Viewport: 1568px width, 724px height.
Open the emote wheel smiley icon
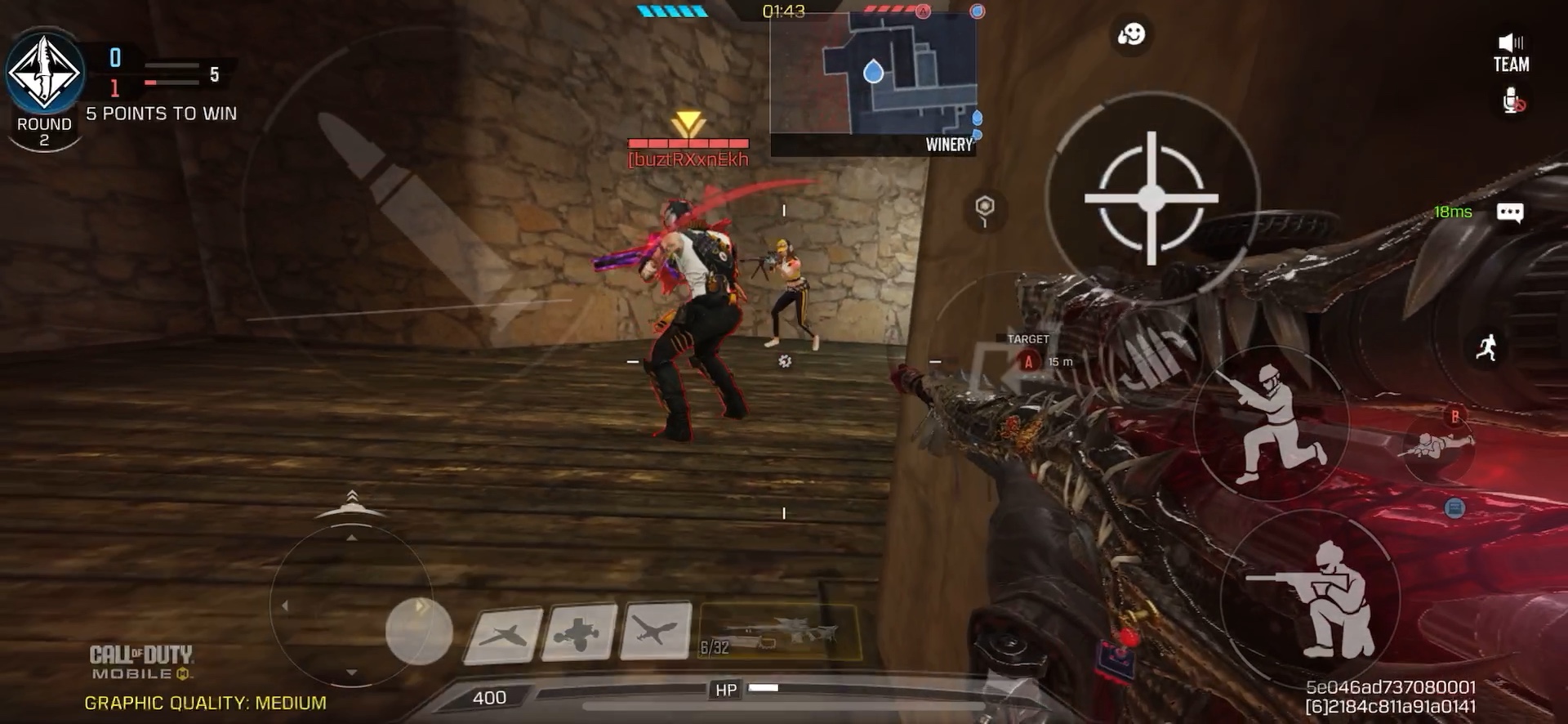(1131, 34)
